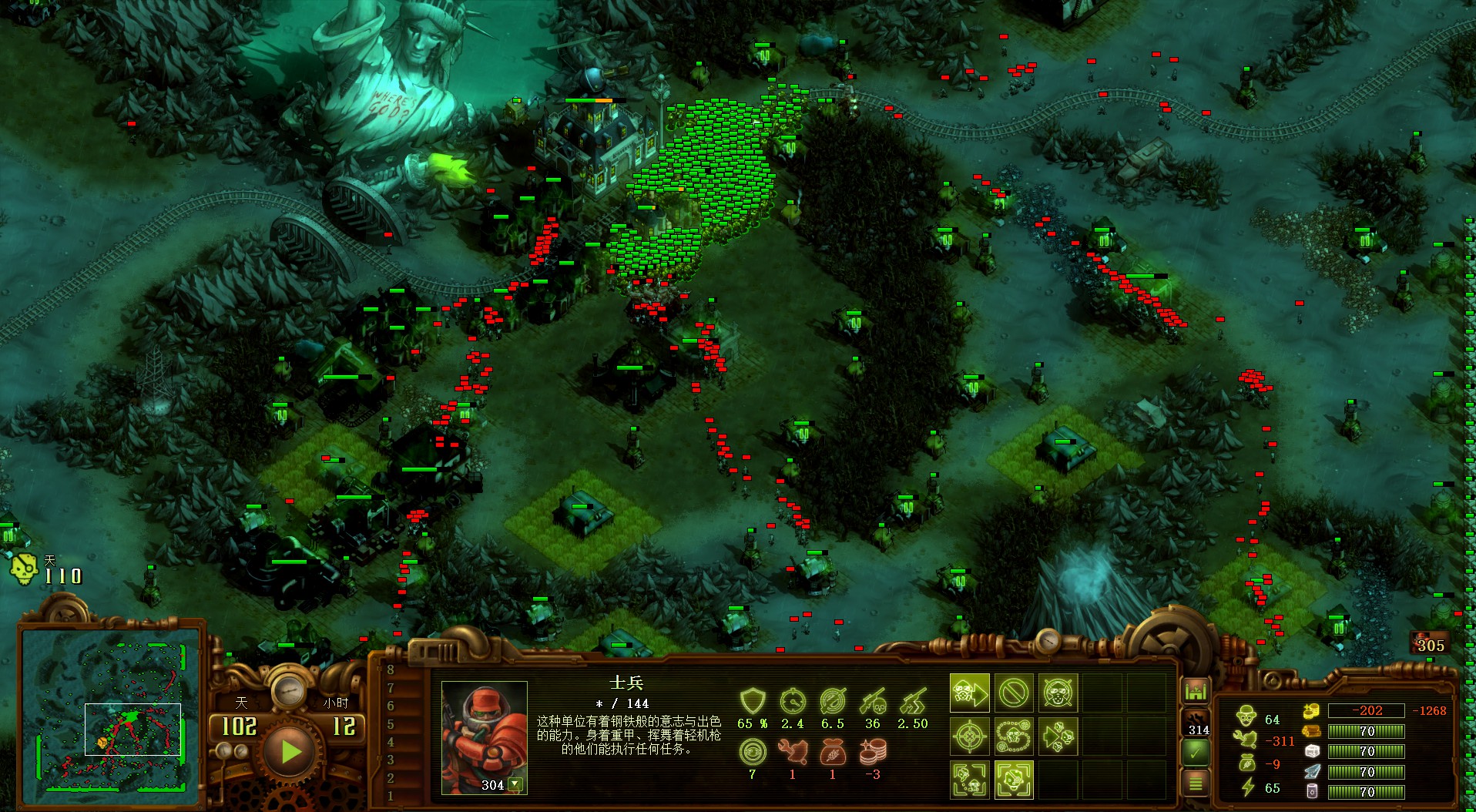Click the infected skull wave indicator
The image size is (1476, 812).
click(x=23, y=569)
